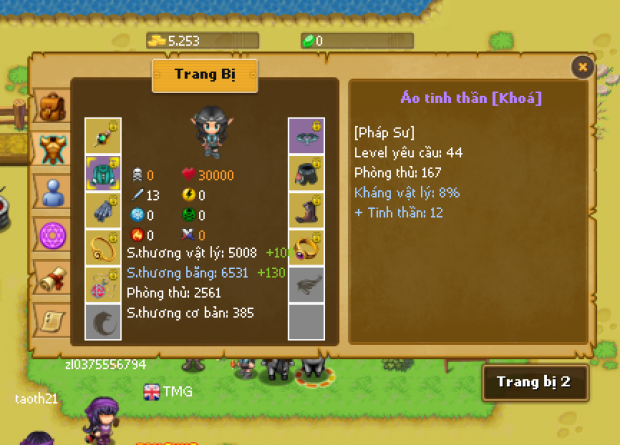Select the dark pants slot
Viewport: 620px width, 445px height.
[x=306, y=174]
